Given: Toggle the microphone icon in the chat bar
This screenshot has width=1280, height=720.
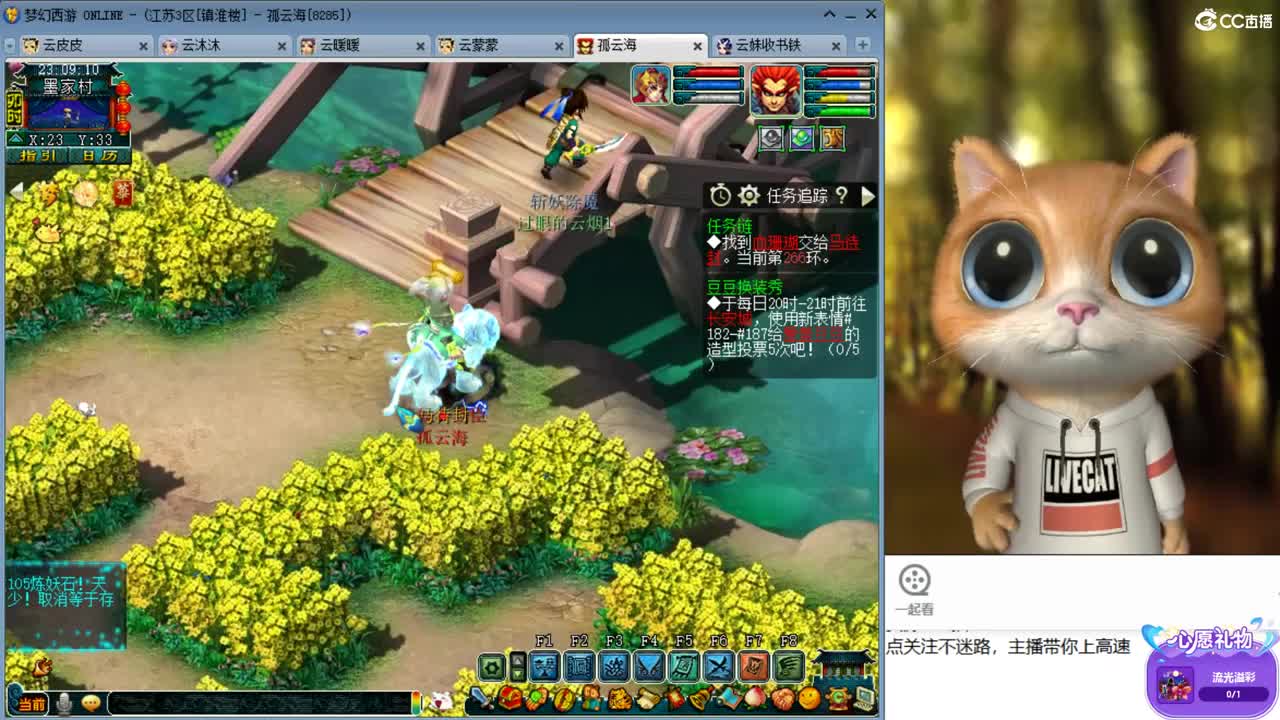Looking at the screenshot, I should click(63, 703).
